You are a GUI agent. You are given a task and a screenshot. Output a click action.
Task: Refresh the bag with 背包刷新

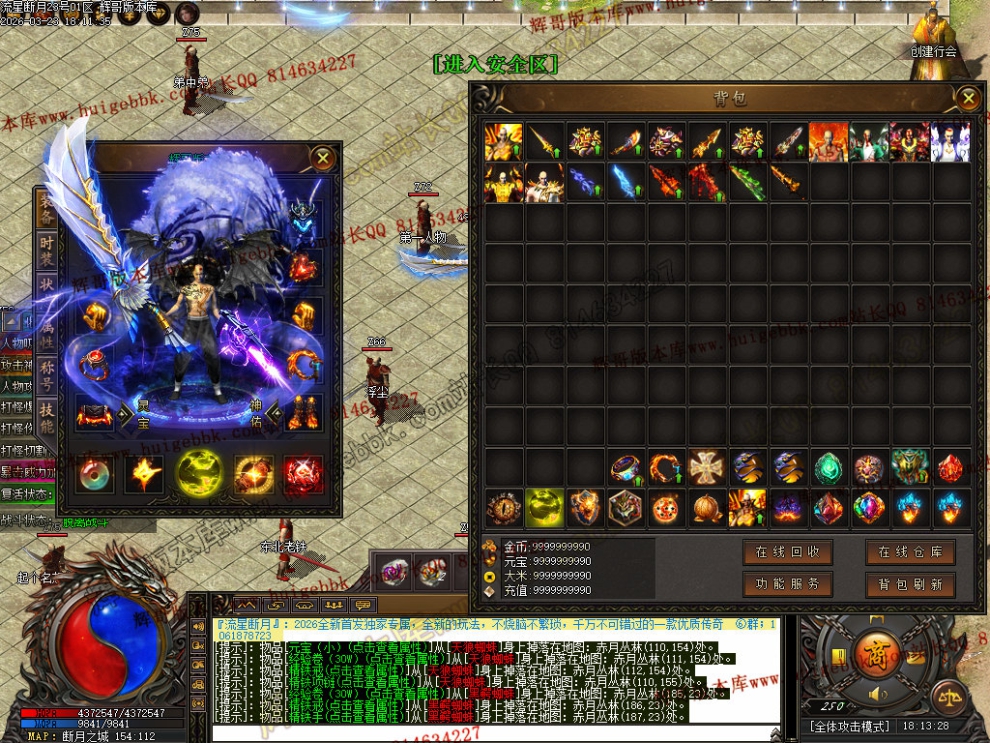click(910, 584)
